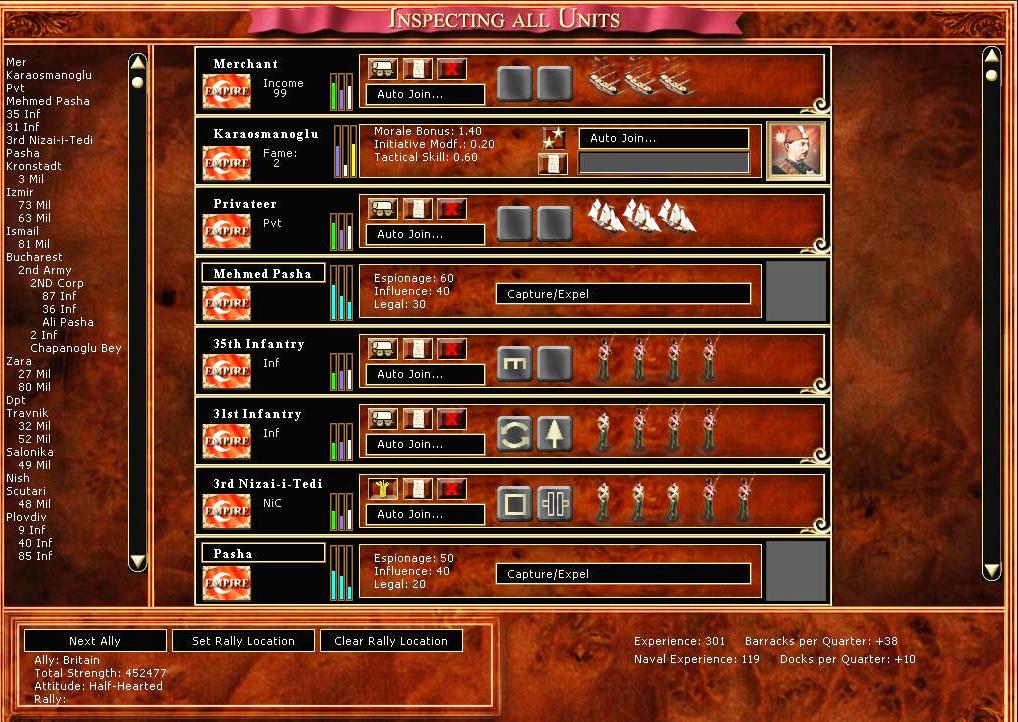Clear Rally Location
The width and height of the screenshot is (1018, 722).
pos(391,641)
